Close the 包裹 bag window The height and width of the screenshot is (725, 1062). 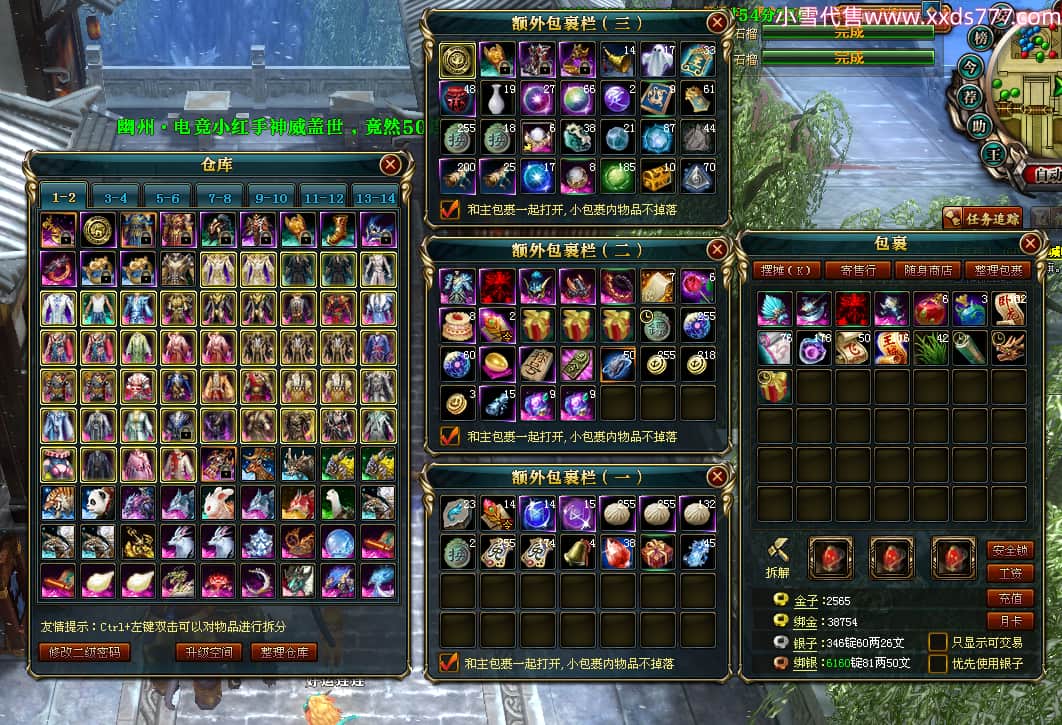[1031, 243]
